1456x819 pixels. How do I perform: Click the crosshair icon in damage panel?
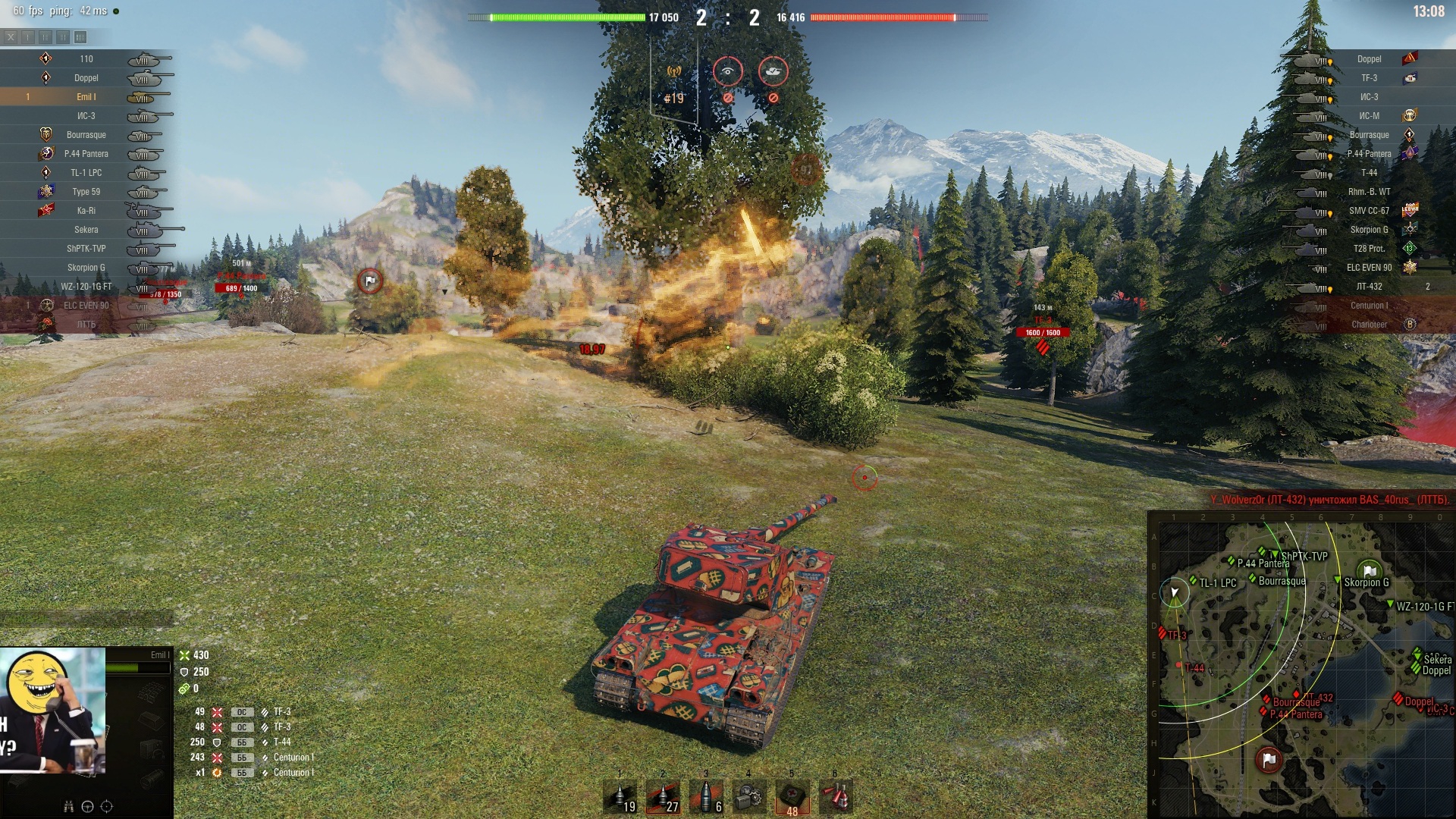[107, 807]
